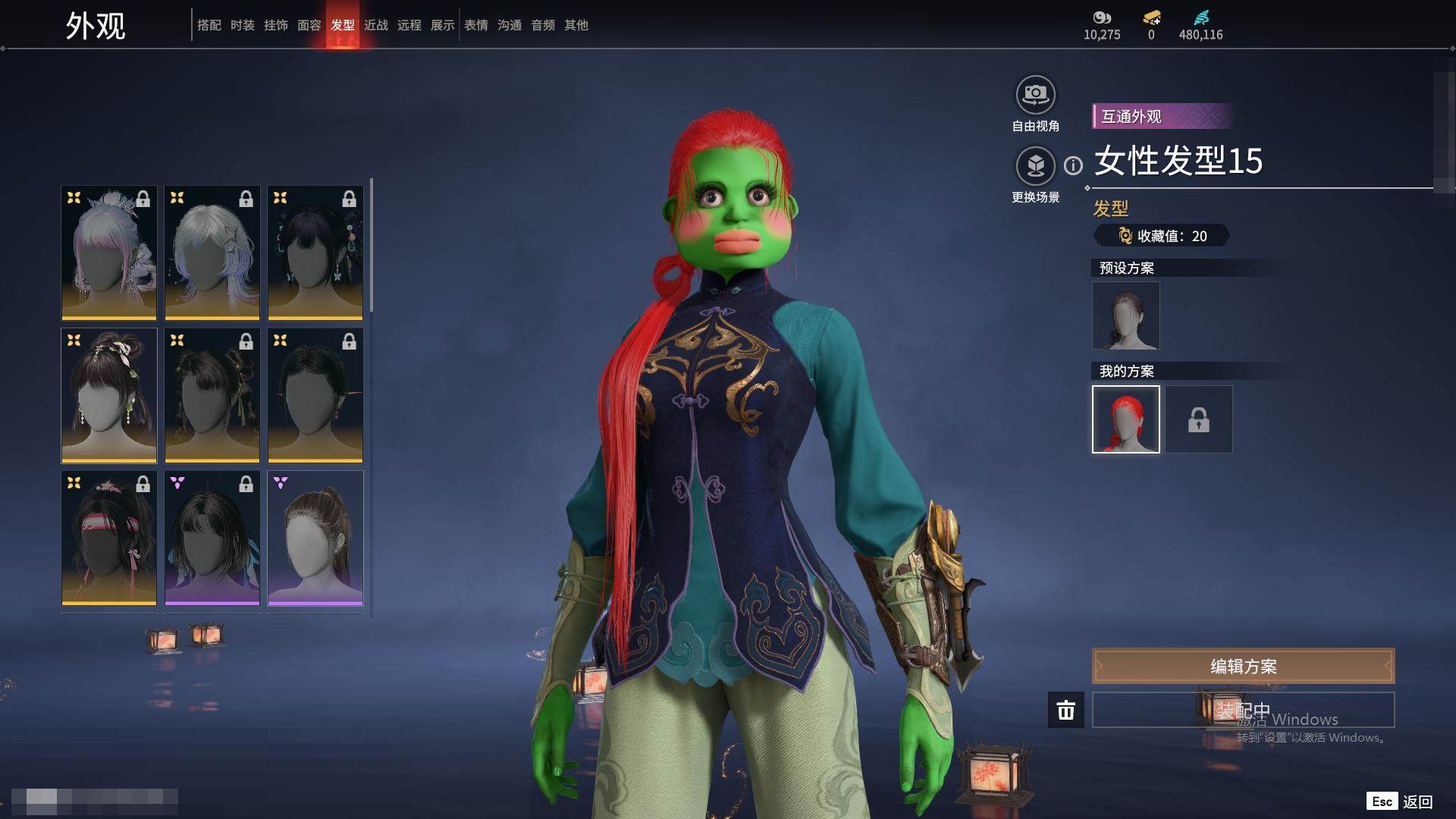
Task: Open the 其他 tab
Action: click(576, 25)
